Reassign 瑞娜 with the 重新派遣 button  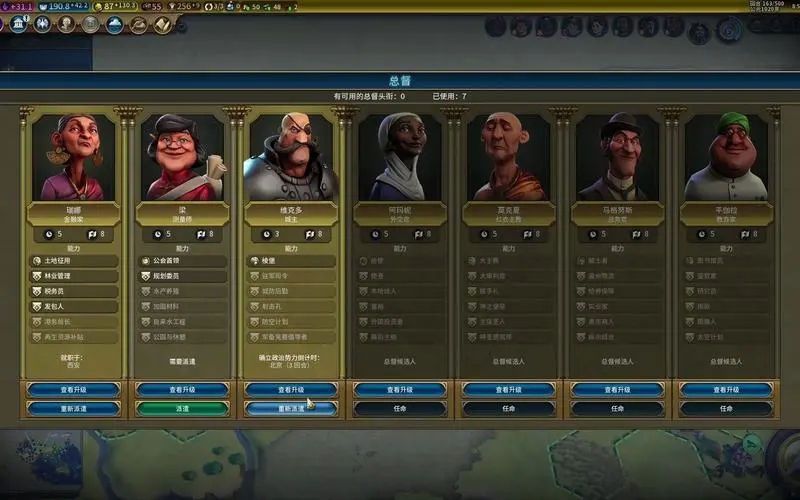[x=74, y=408]
